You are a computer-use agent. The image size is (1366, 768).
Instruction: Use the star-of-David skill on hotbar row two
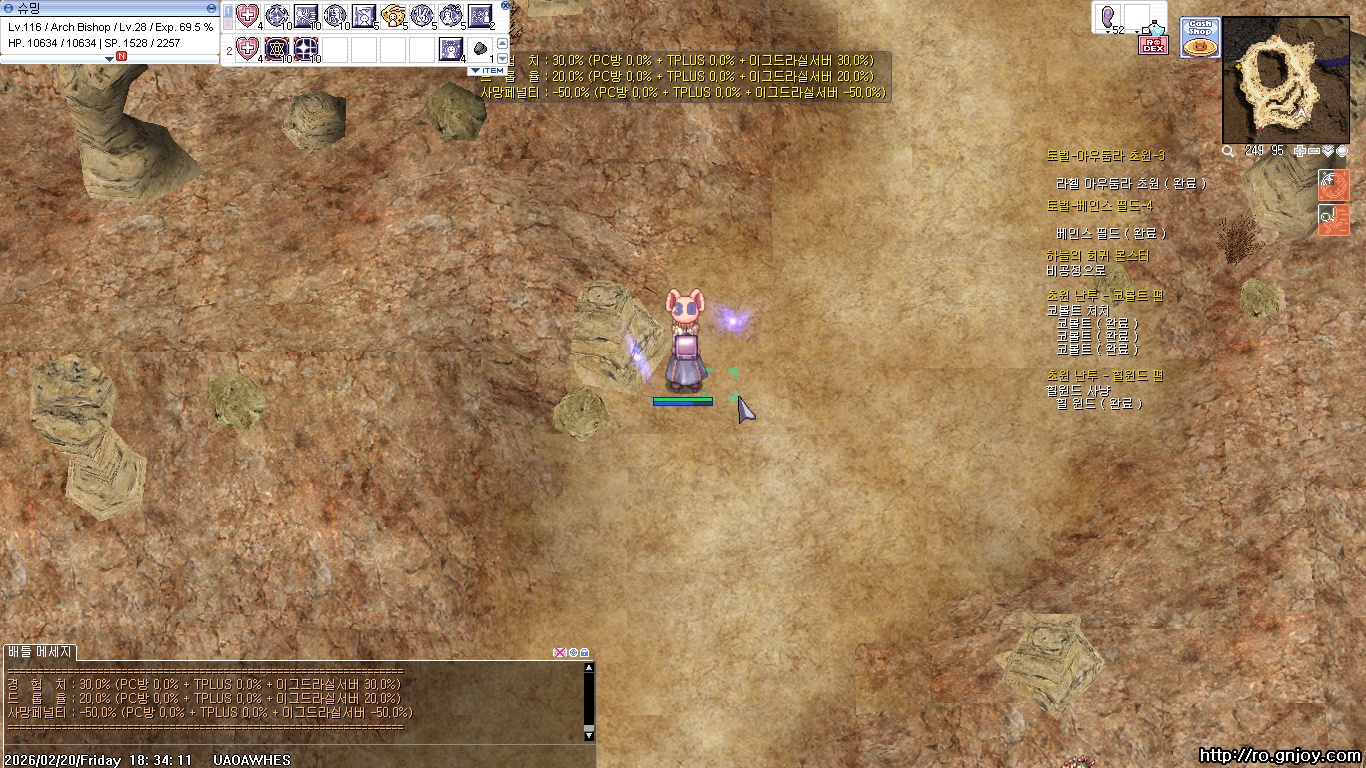pos(277,48)
